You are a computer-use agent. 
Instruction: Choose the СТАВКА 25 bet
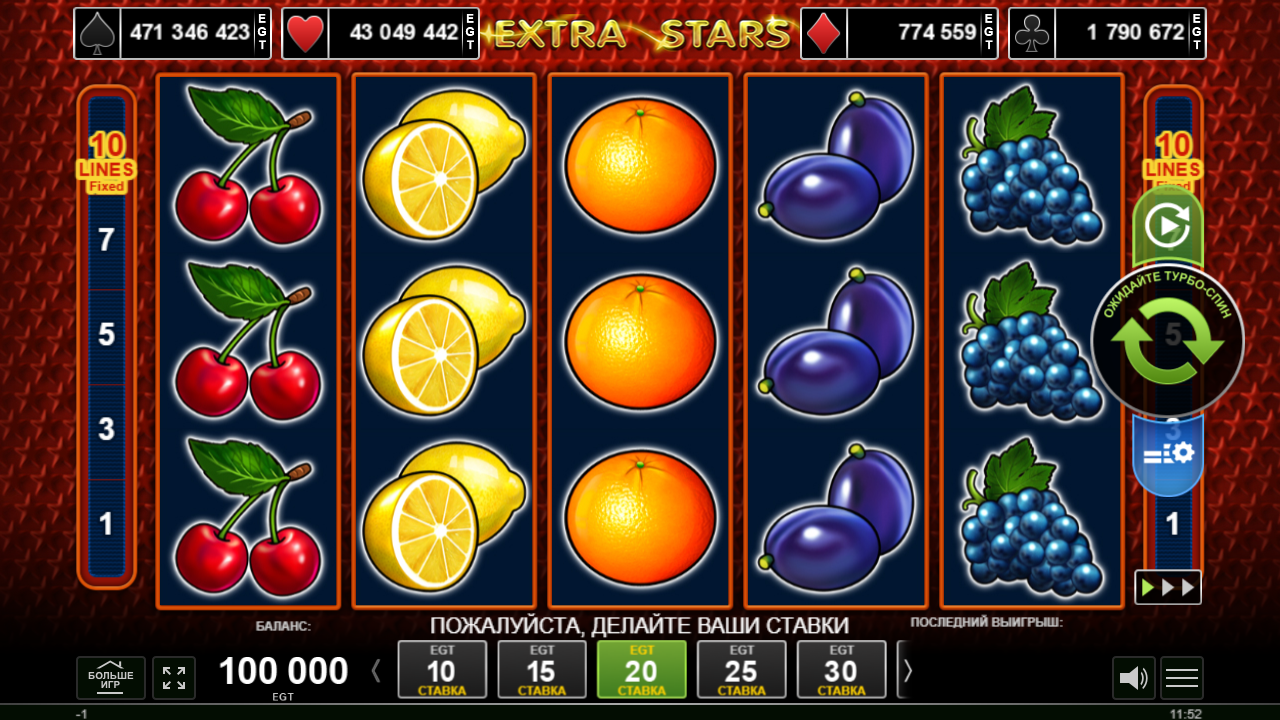click(x=742, y=669)
